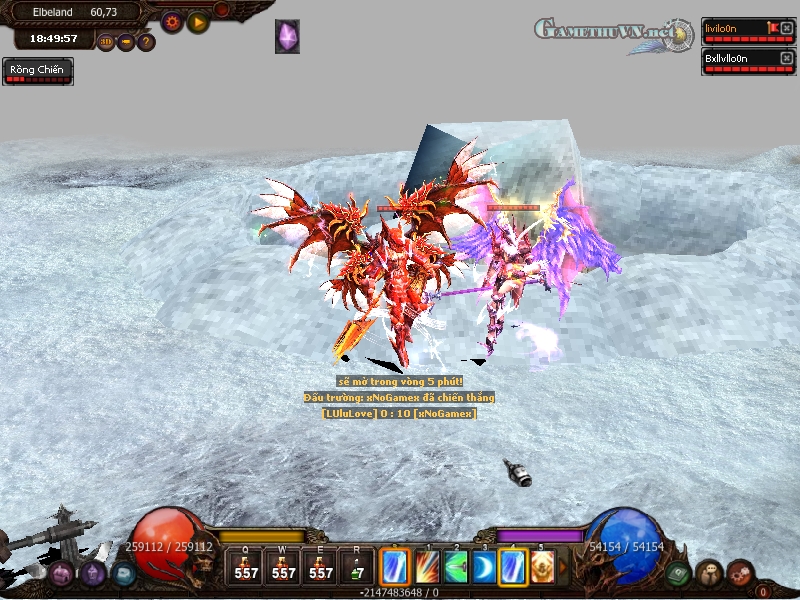
Task: Activate the blue crescent skill in slot 3
Action: 485,566
